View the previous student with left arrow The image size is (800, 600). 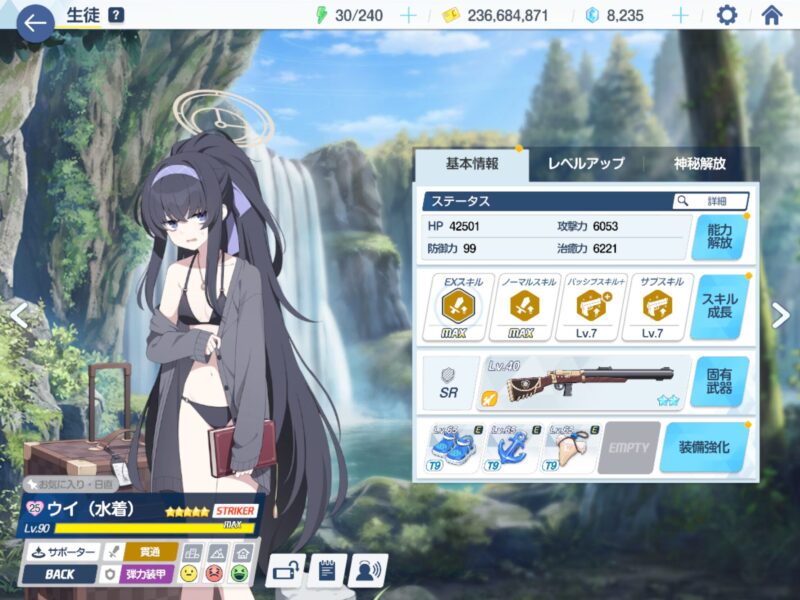click(16, 315)
